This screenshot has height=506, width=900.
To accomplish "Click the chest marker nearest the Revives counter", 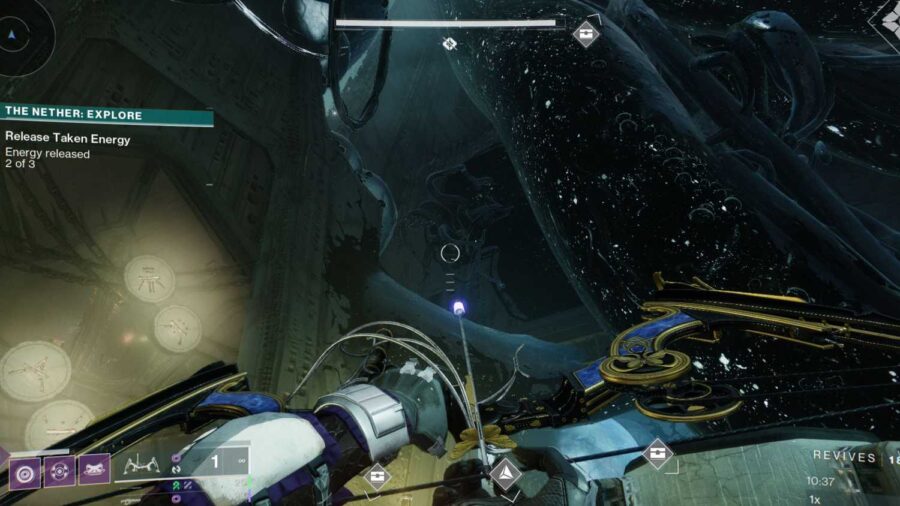I will coord(657,454).
